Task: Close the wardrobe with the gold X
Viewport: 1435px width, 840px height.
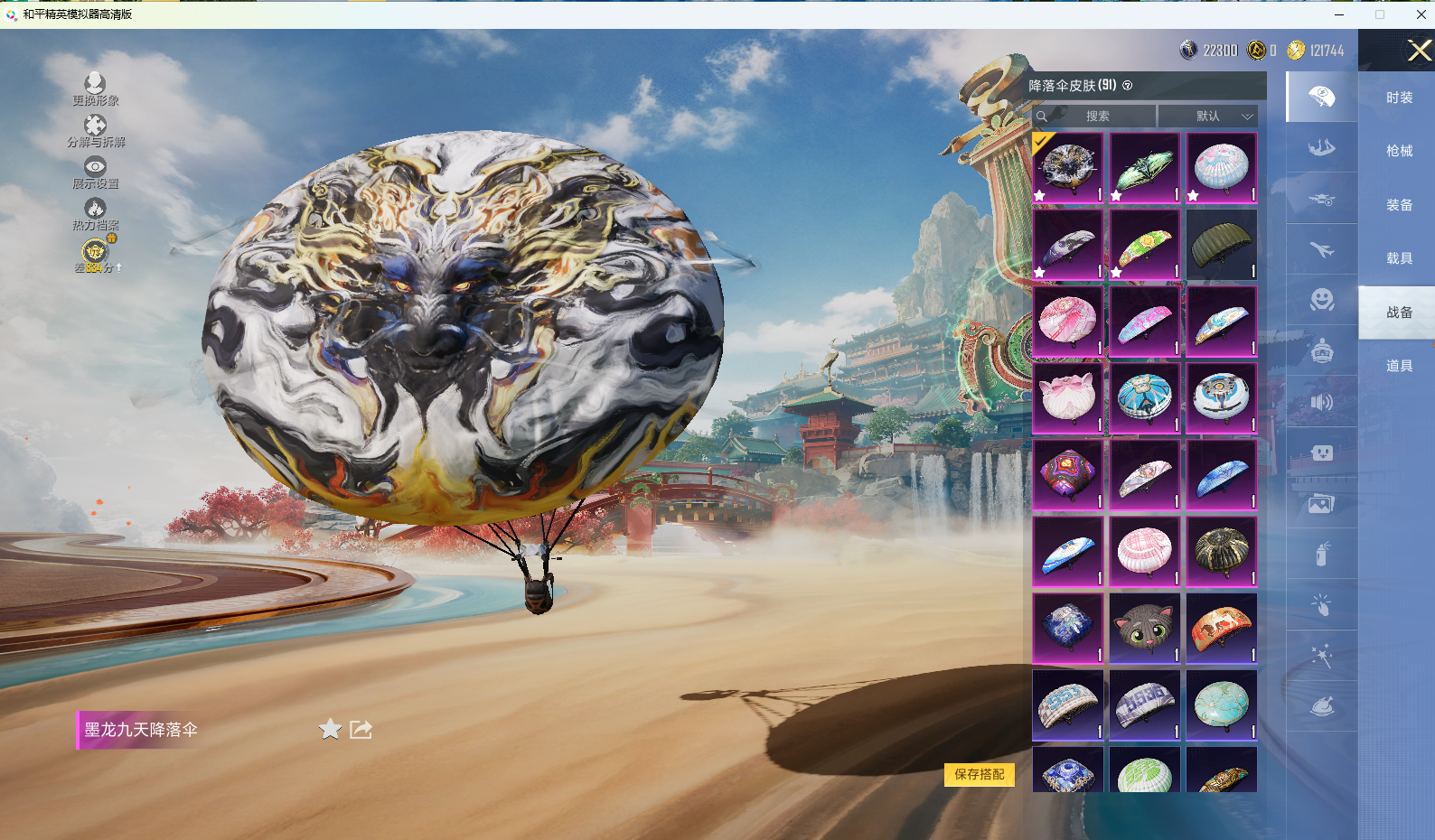Action: (1419, 51)
